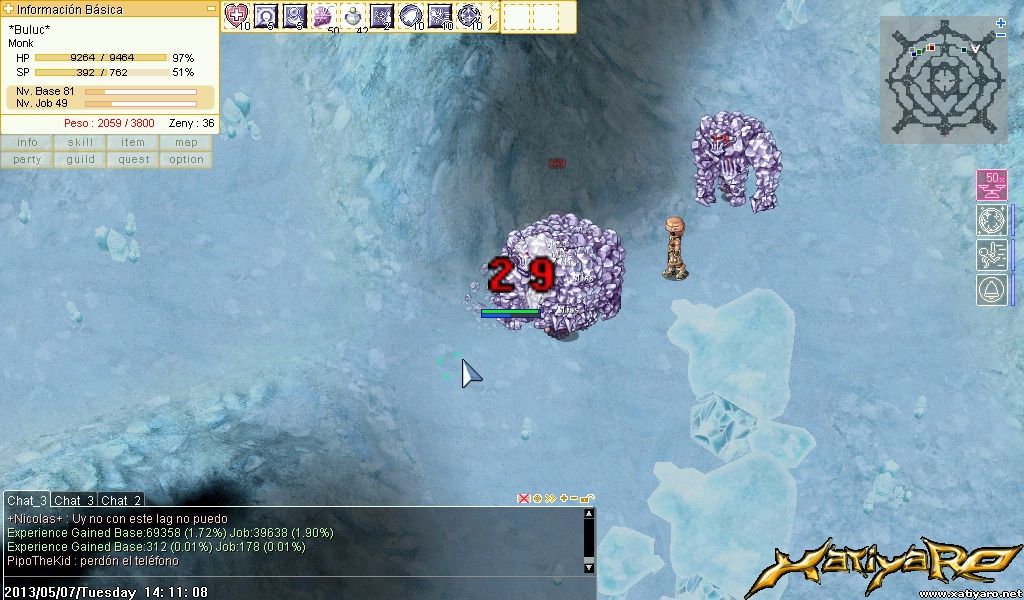Zoom in the minimap with plus button
The height and width of the screenshot is (600, 1024).
[1001, 22]
